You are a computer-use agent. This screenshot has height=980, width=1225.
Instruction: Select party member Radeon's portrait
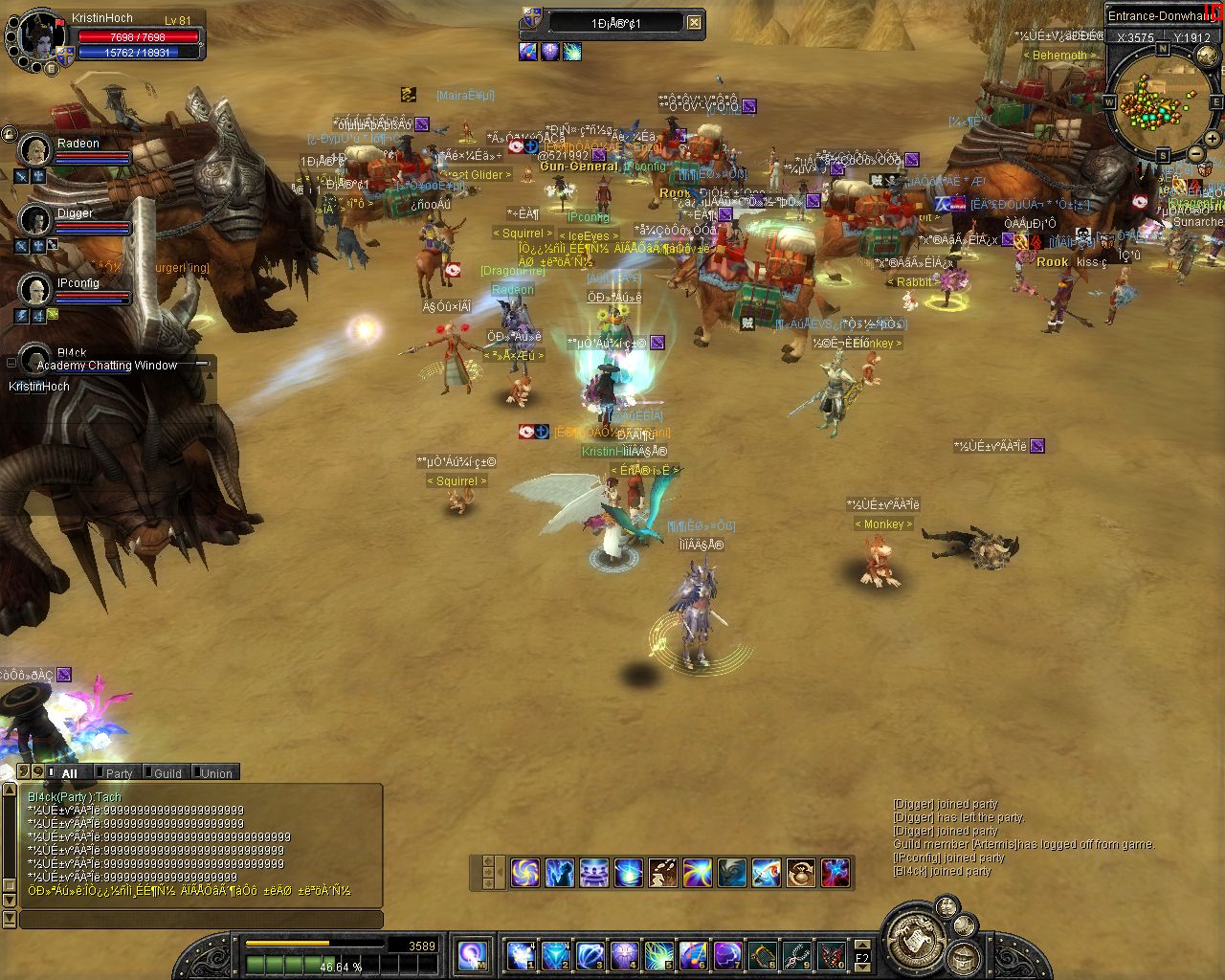[x=35, y=150]
